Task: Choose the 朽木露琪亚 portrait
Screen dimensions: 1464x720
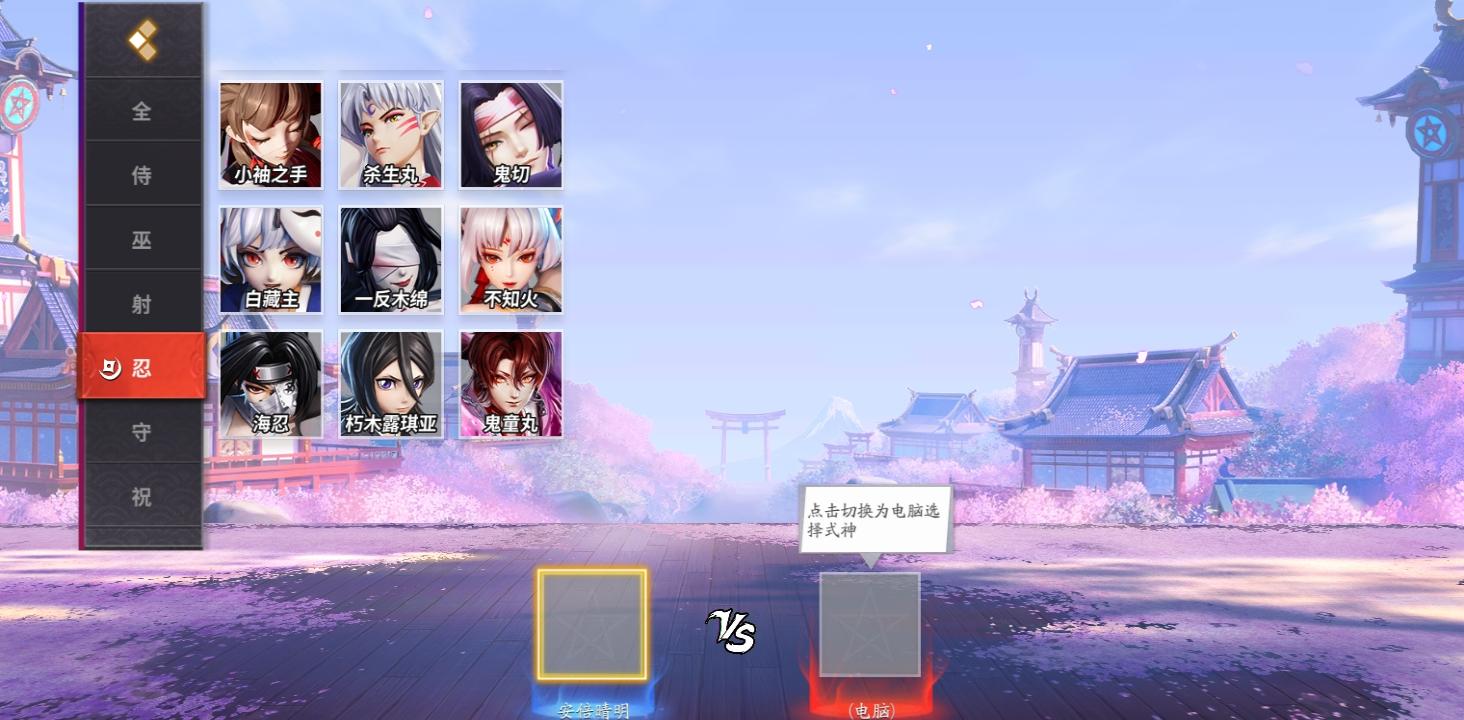Action: click(x=390, y=383)
